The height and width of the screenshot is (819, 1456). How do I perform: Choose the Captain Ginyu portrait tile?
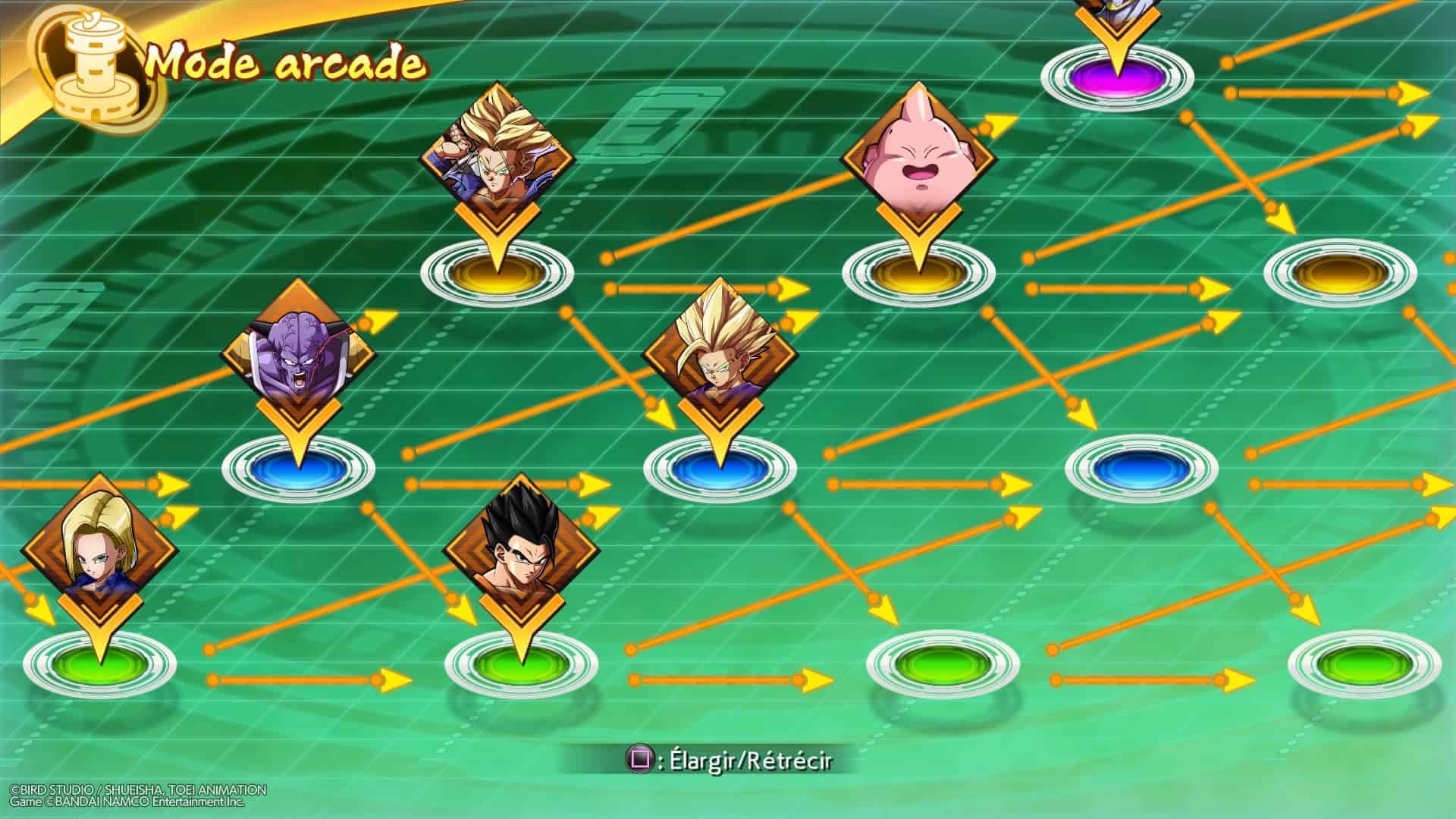(x=298, y=353)
